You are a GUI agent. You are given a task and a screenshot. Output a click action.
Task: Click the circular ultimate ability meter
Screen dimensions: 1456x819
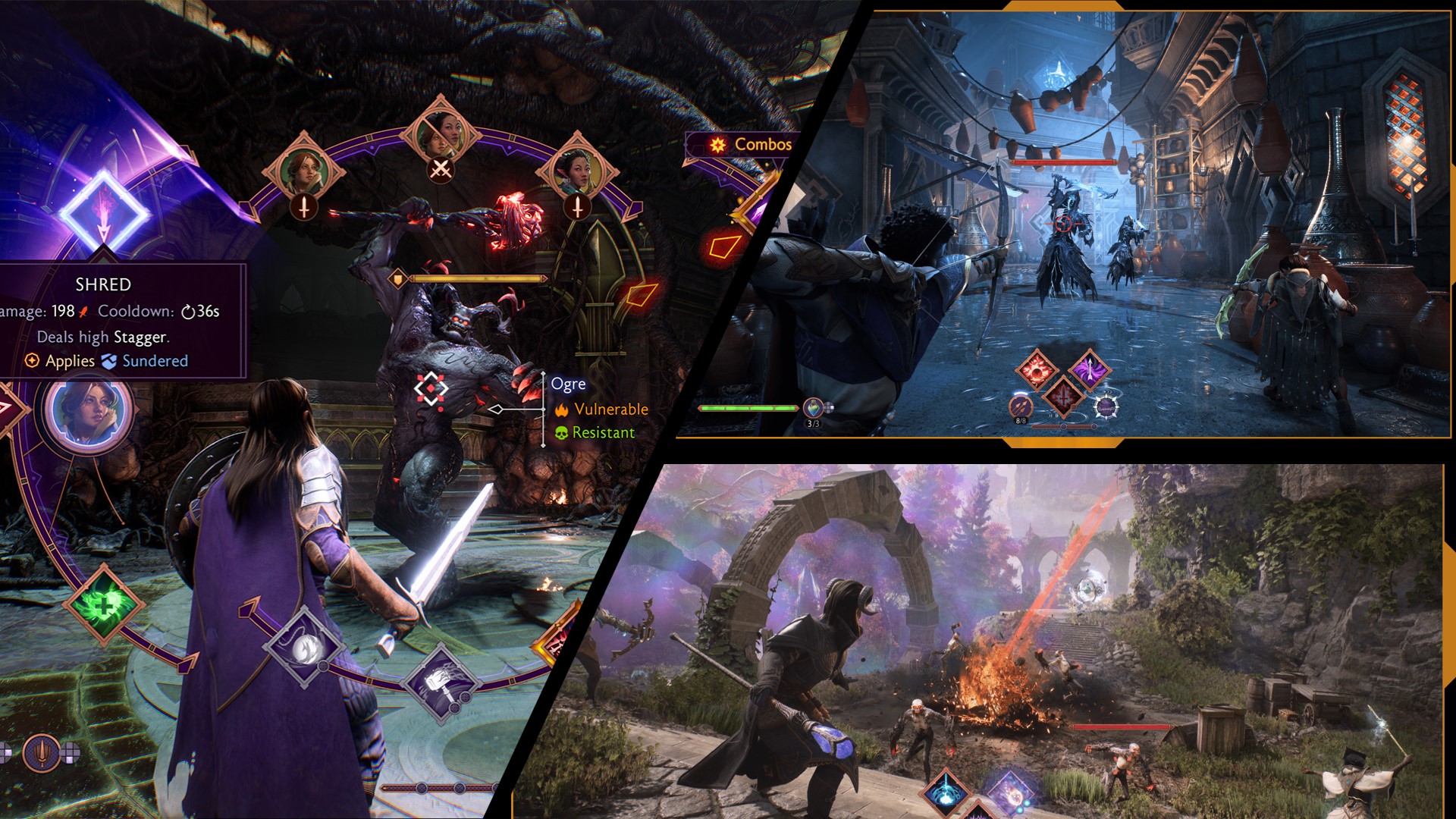click(x=1106, y=406)
